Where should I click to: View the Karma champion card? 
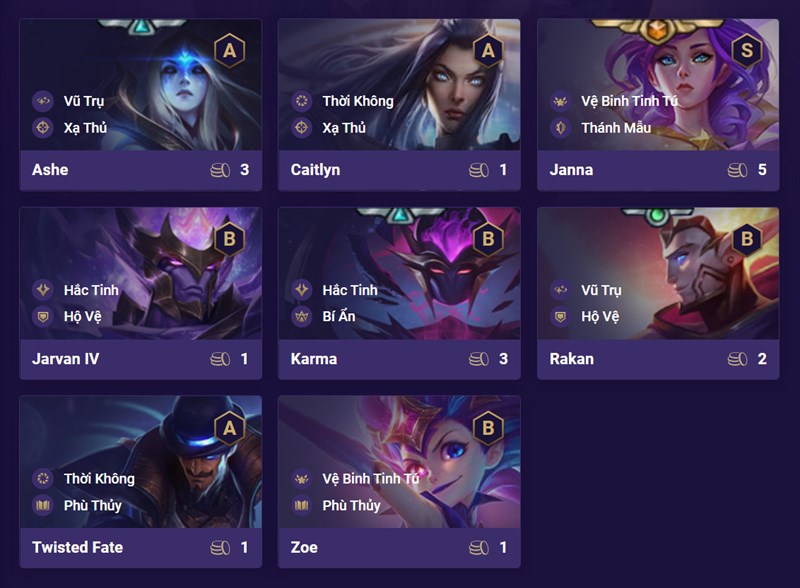[399, 293]
